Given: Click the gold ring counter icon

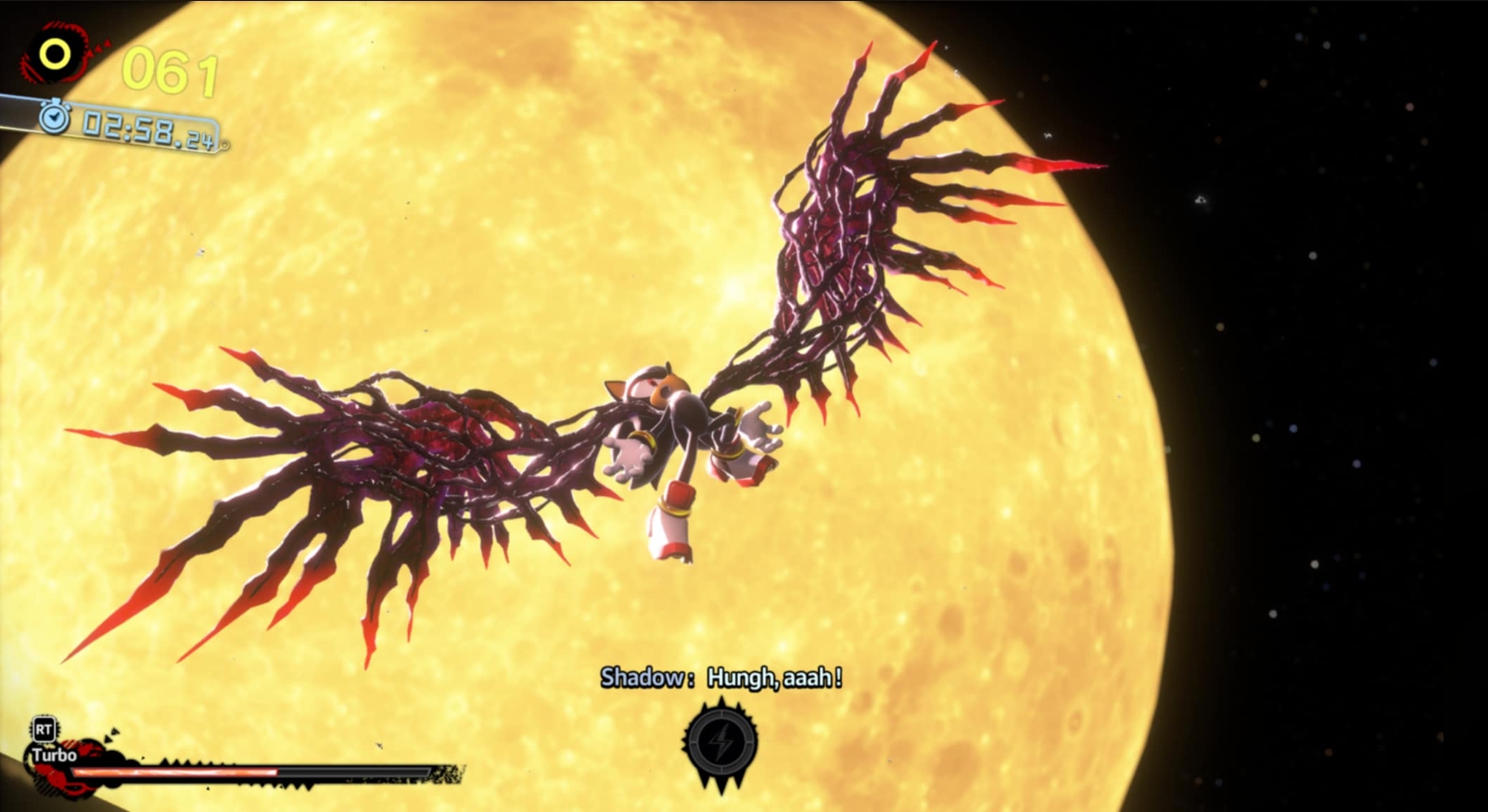Looking at the screenshot, I should [55, 55].
